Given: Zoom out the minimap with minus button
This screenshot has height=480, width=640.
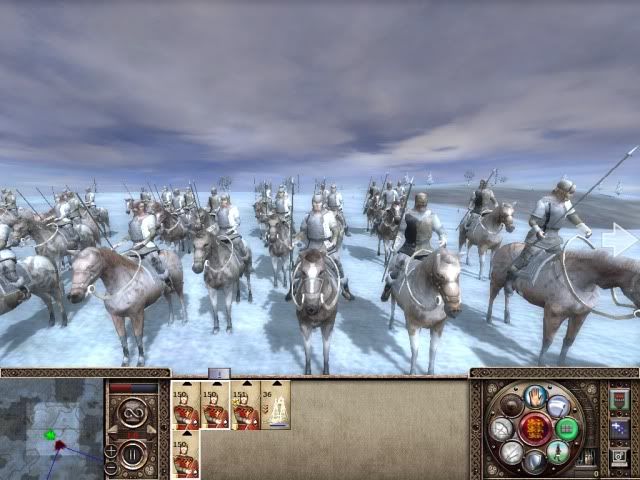Looking at the screenshot, I should 111,467.
